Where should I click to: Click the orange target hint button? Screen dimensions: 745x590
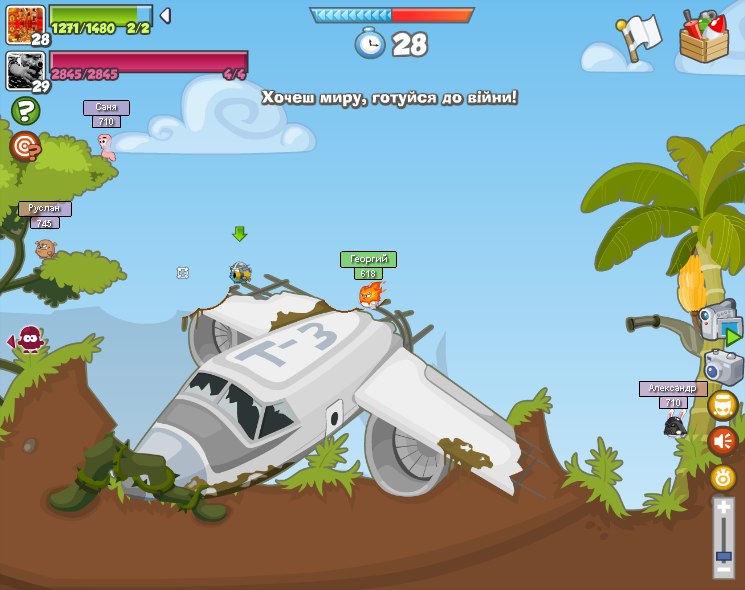coord(25,147)
